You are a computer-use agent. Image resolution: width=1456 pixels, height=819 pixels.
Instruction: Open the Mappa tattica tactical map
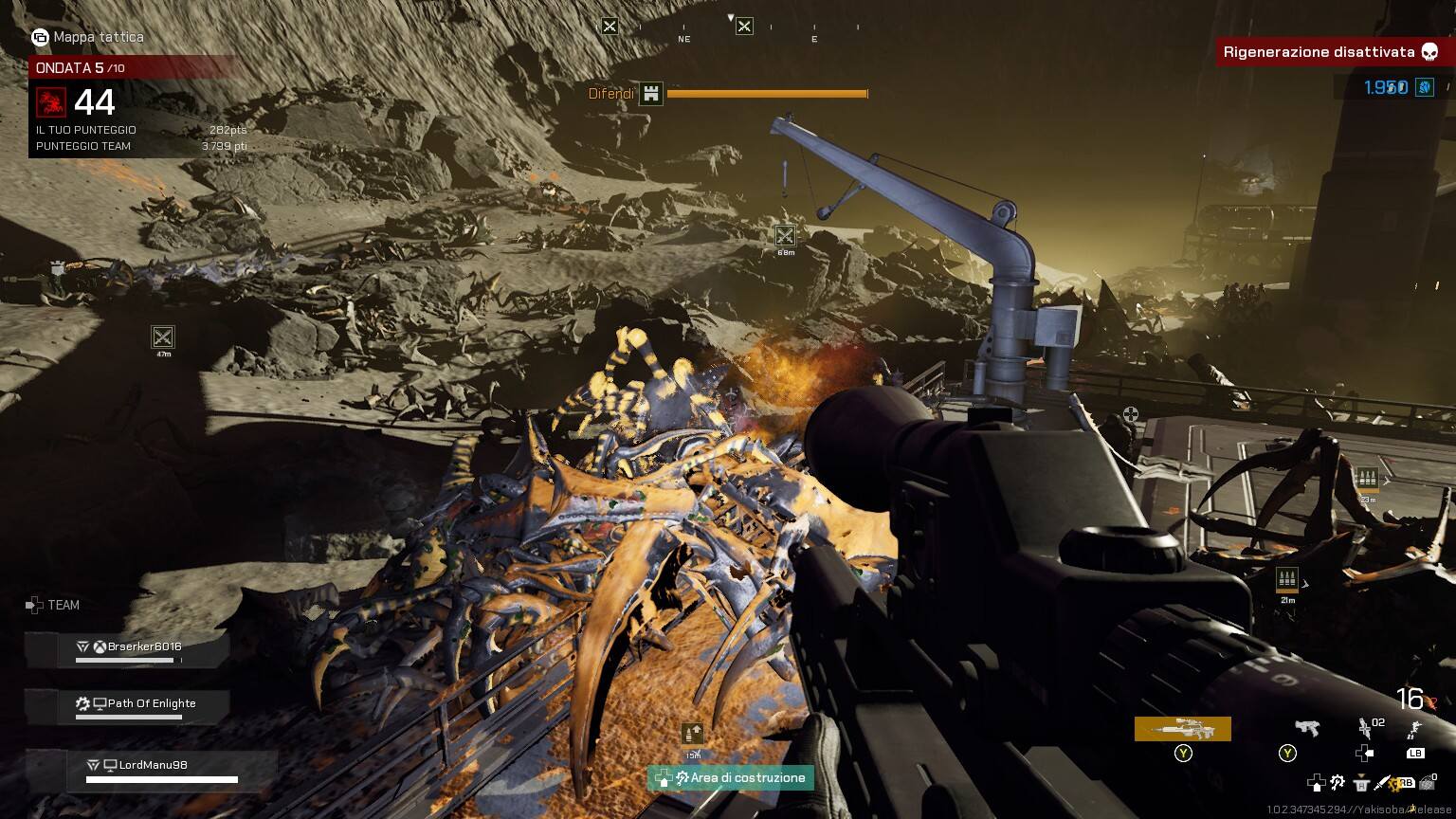pyautogui.click(x=88, y=37)
